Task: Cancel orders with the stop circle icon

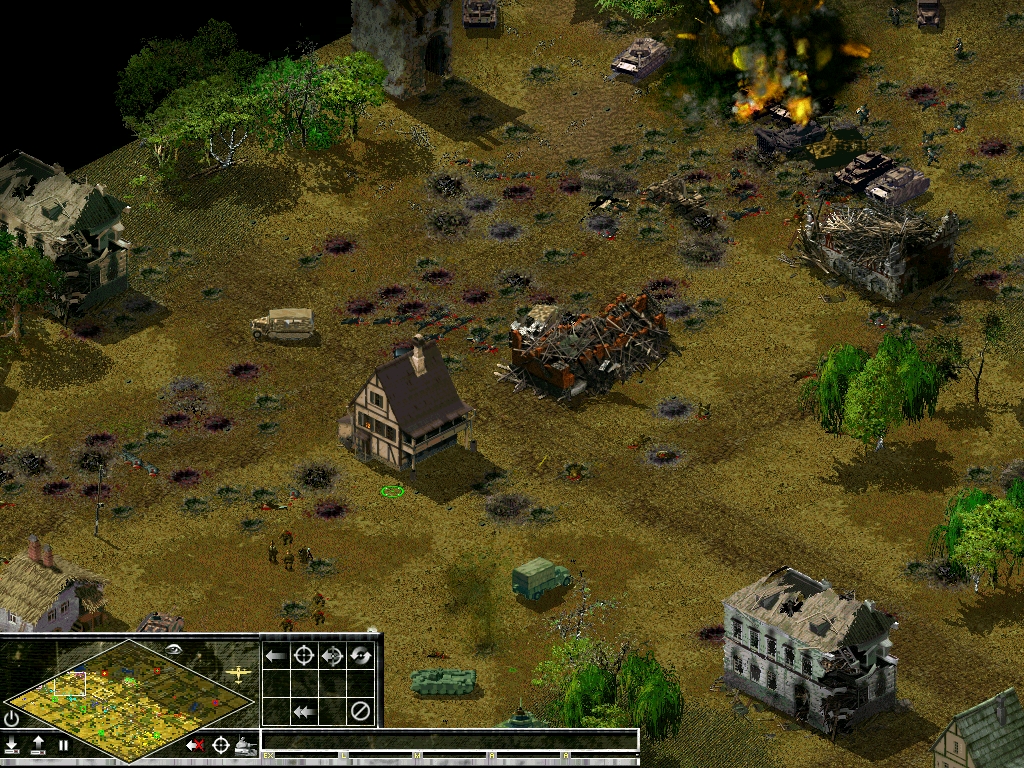Action: [x=360, y=712]
